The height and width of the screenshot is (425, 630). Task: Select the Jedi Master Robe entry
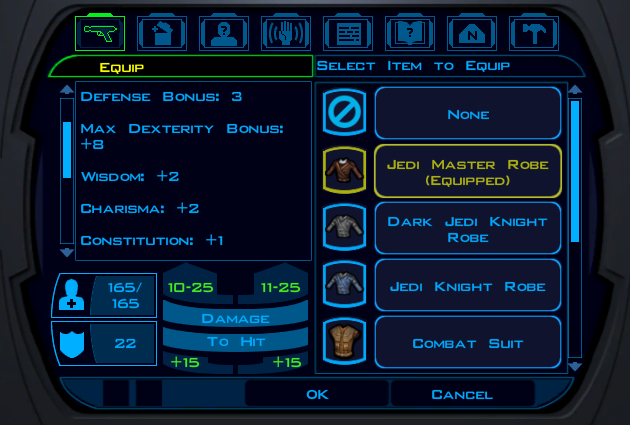[467, 171]
